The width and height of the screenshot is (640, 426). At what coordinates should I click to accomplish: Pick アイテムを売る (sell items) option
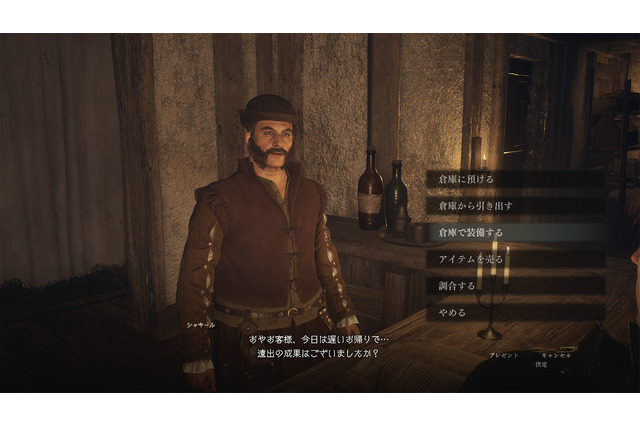[x=471, y=259]
